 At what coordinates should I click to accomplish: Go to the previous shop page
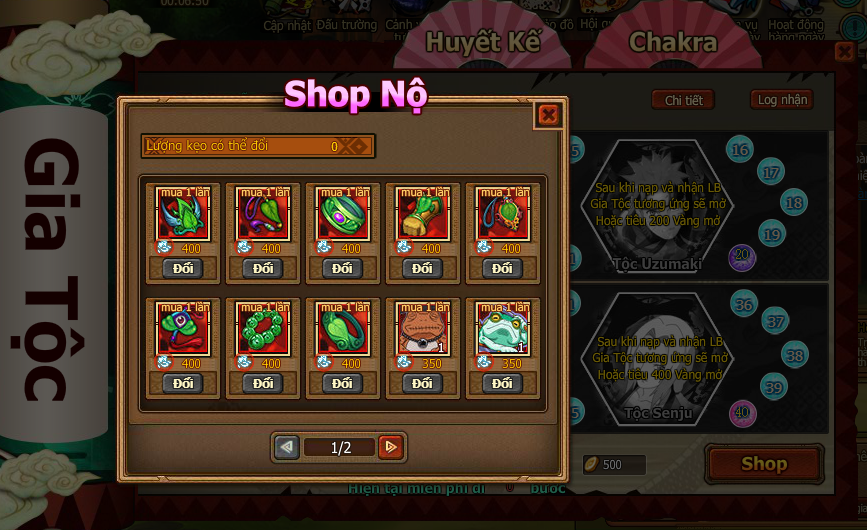[x=287, y=447]
